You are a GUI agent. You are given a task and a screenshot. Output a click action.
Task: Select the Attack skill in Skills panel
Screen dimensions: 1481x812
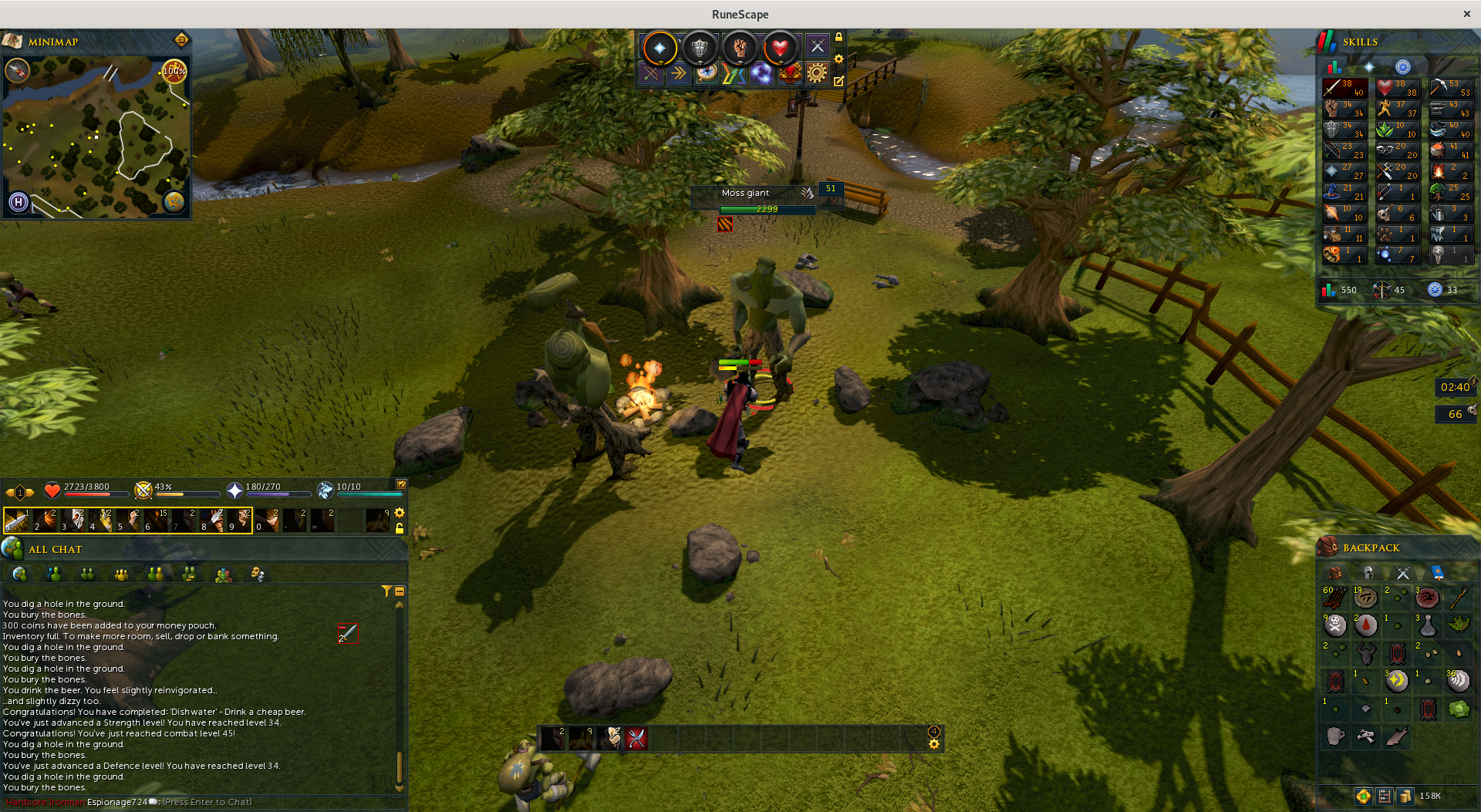[1344, 88]
